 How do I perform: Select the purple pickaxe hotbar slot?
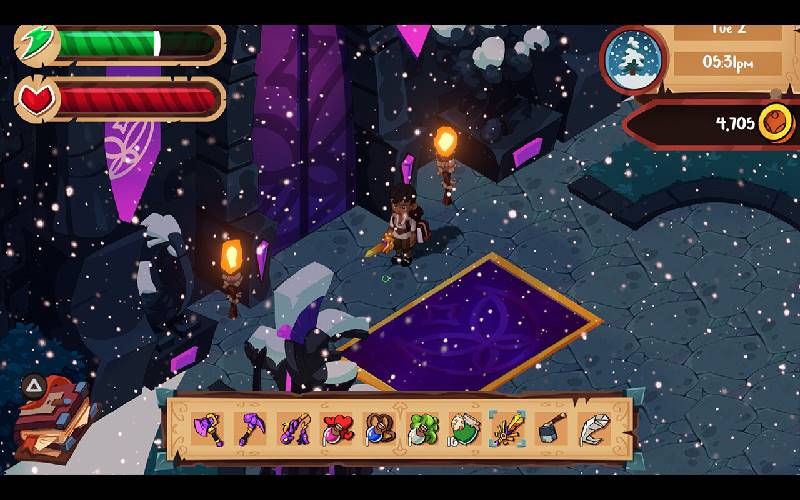tap(250, 430)
